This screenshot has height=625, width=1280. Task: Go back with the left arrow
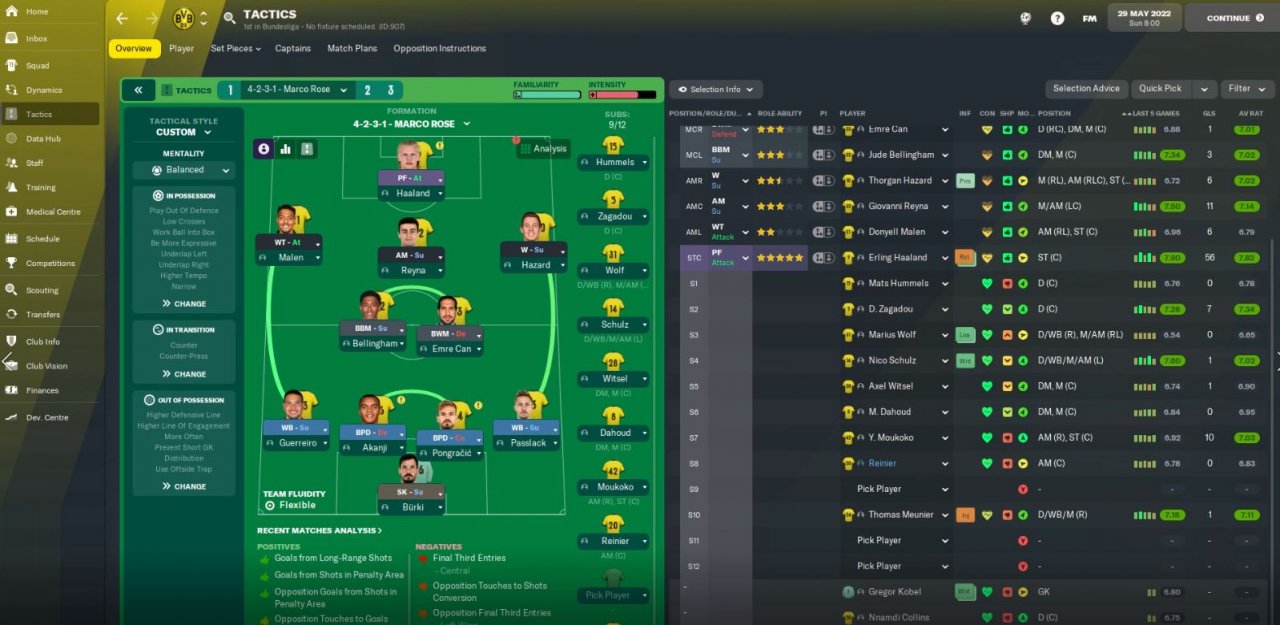click(122, 18)
